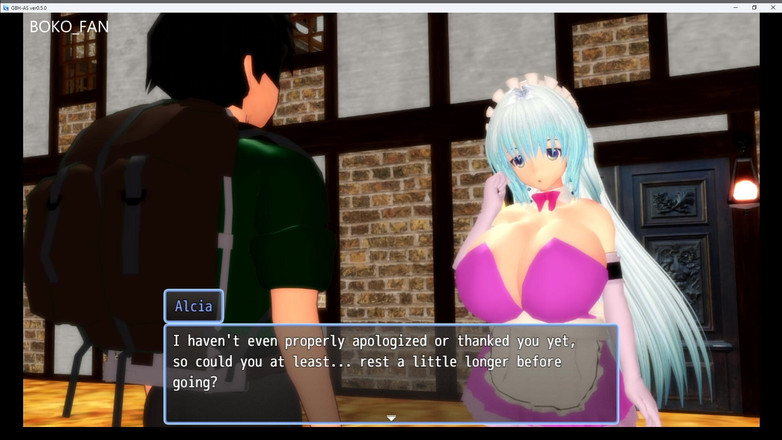Maximize the game window

[x=754, y=6]
